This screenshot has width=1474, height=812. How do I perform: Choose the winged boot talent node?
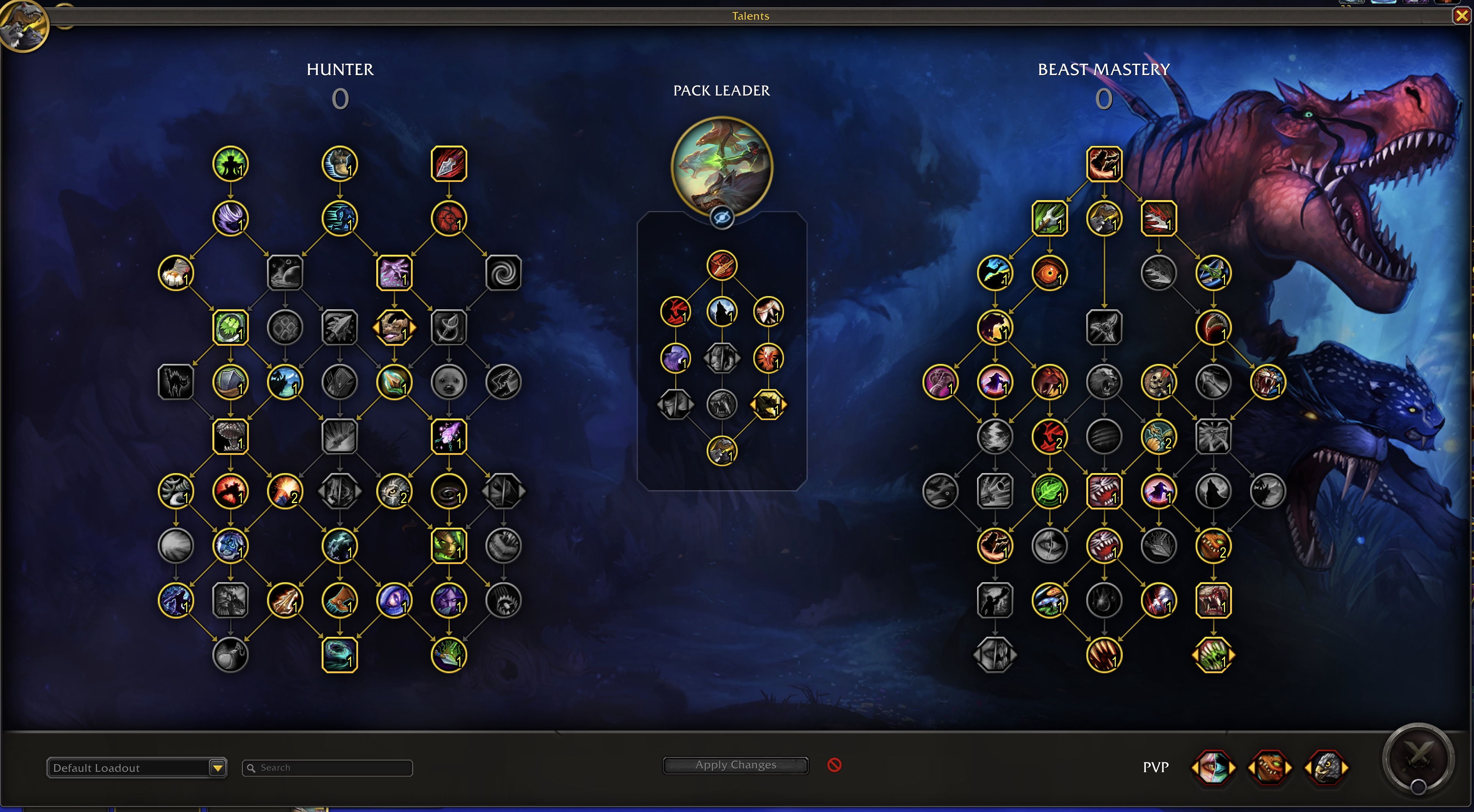339,164
